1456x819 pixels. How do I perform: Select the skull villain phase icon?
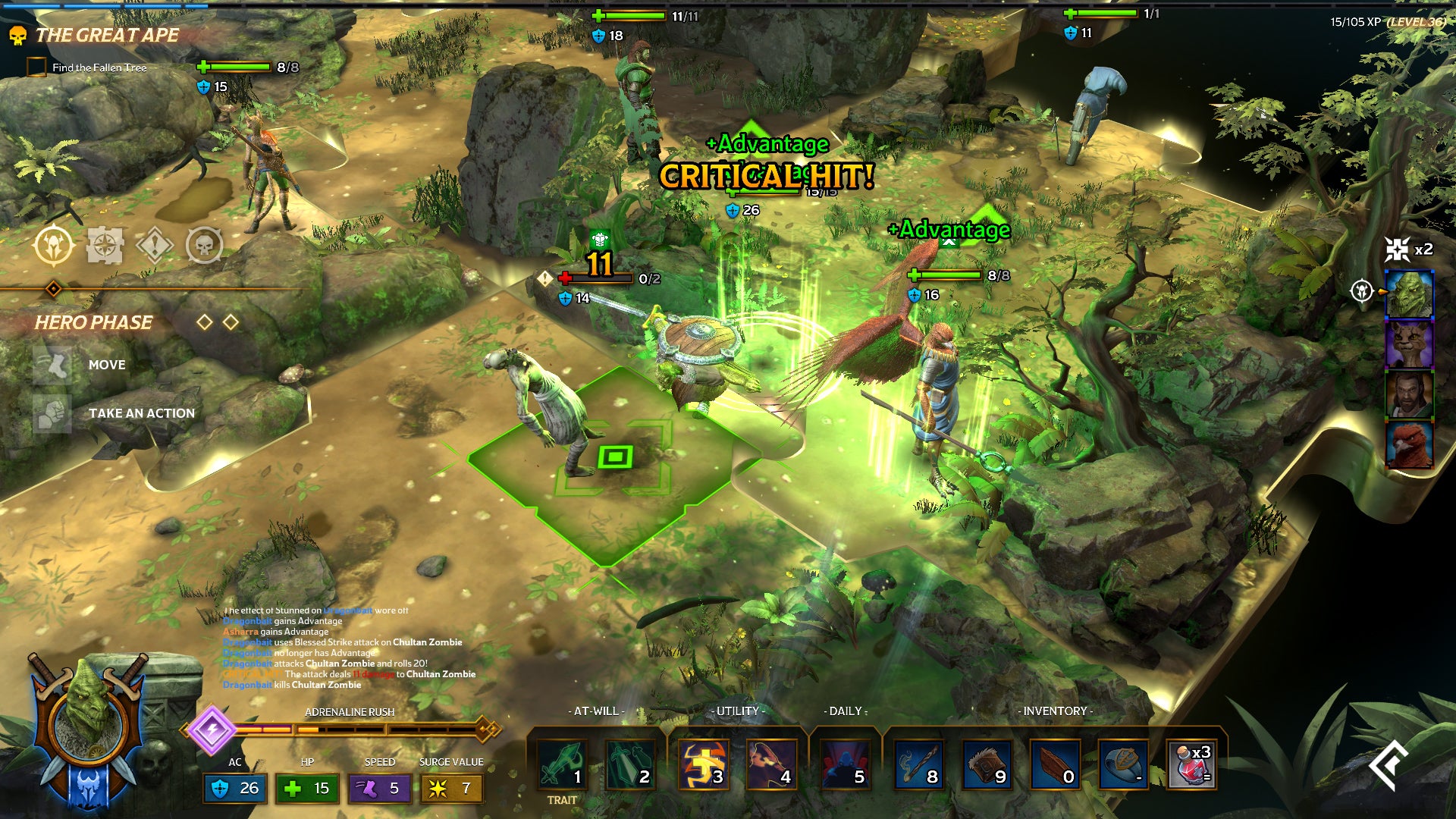point(205,246)
